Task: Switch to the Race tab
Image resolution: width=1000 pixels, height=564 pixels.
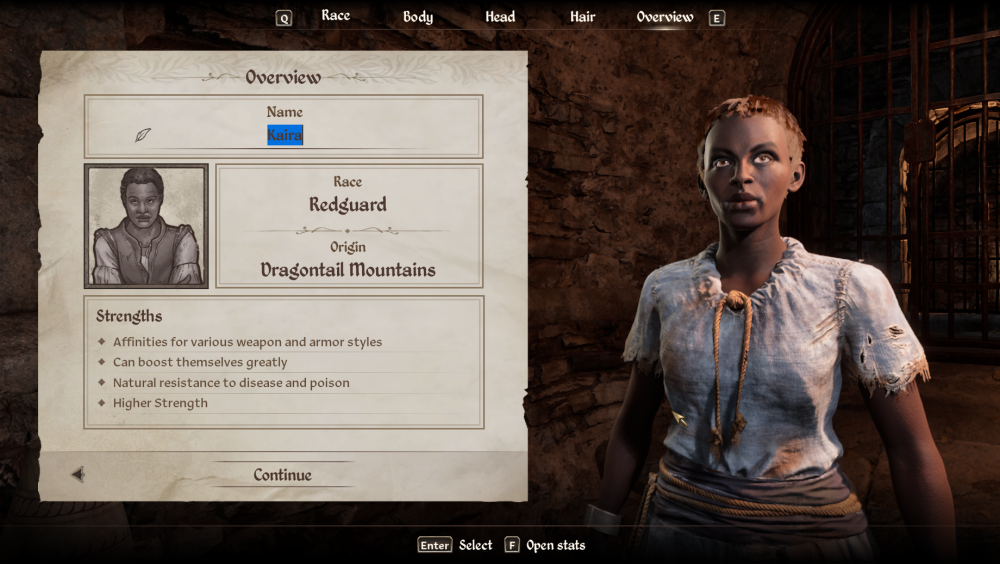Action: click(x=335, y=16)
